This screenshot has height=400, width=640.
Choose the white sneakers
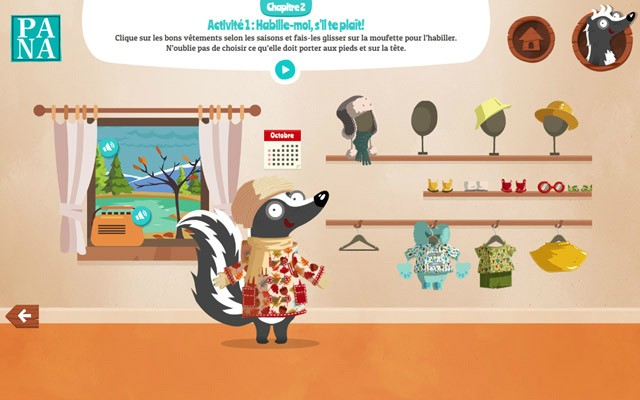pyautogui.click(x=476, y=185)
